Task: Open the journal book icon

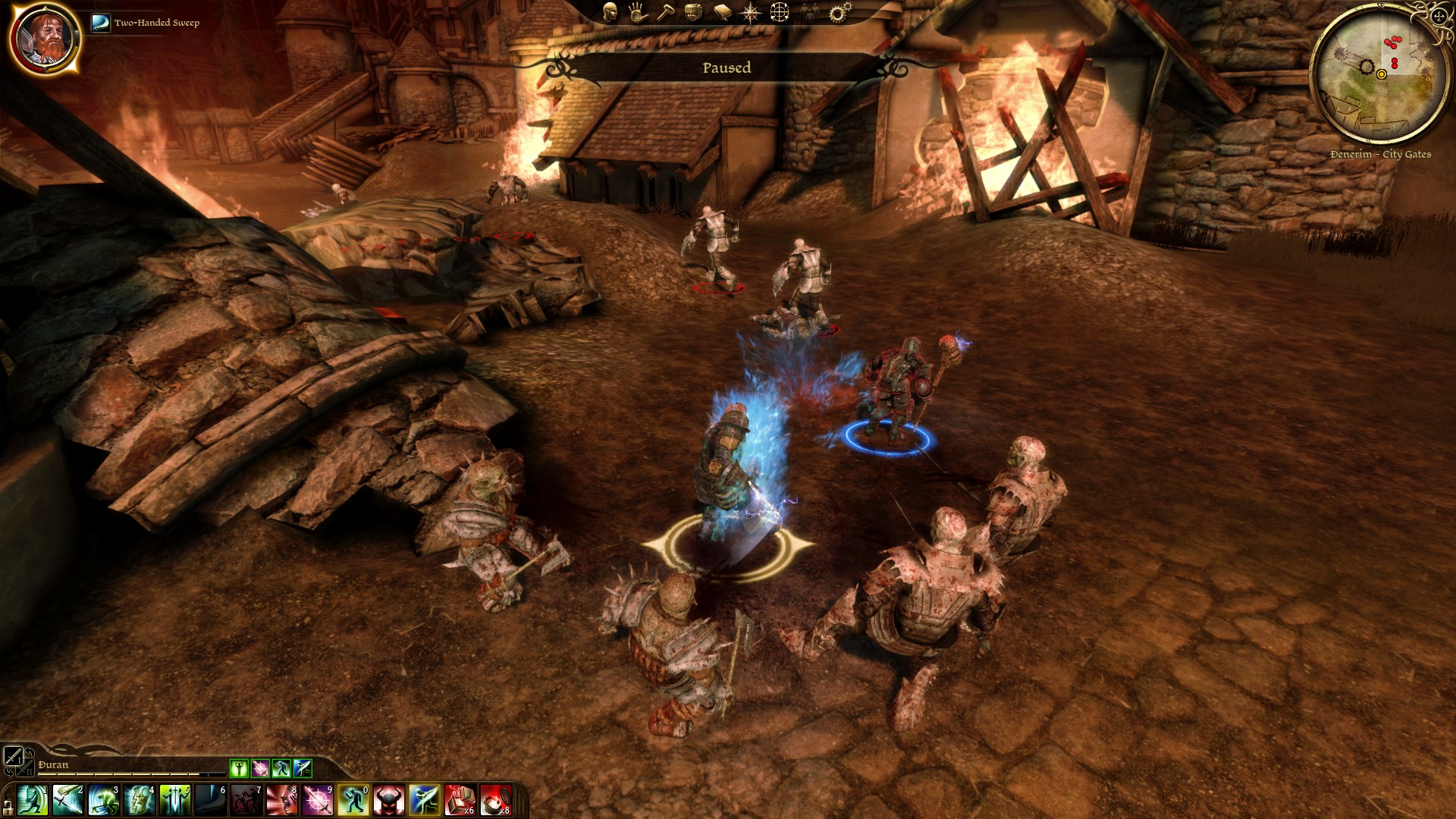Action: [x=722, y=12]
